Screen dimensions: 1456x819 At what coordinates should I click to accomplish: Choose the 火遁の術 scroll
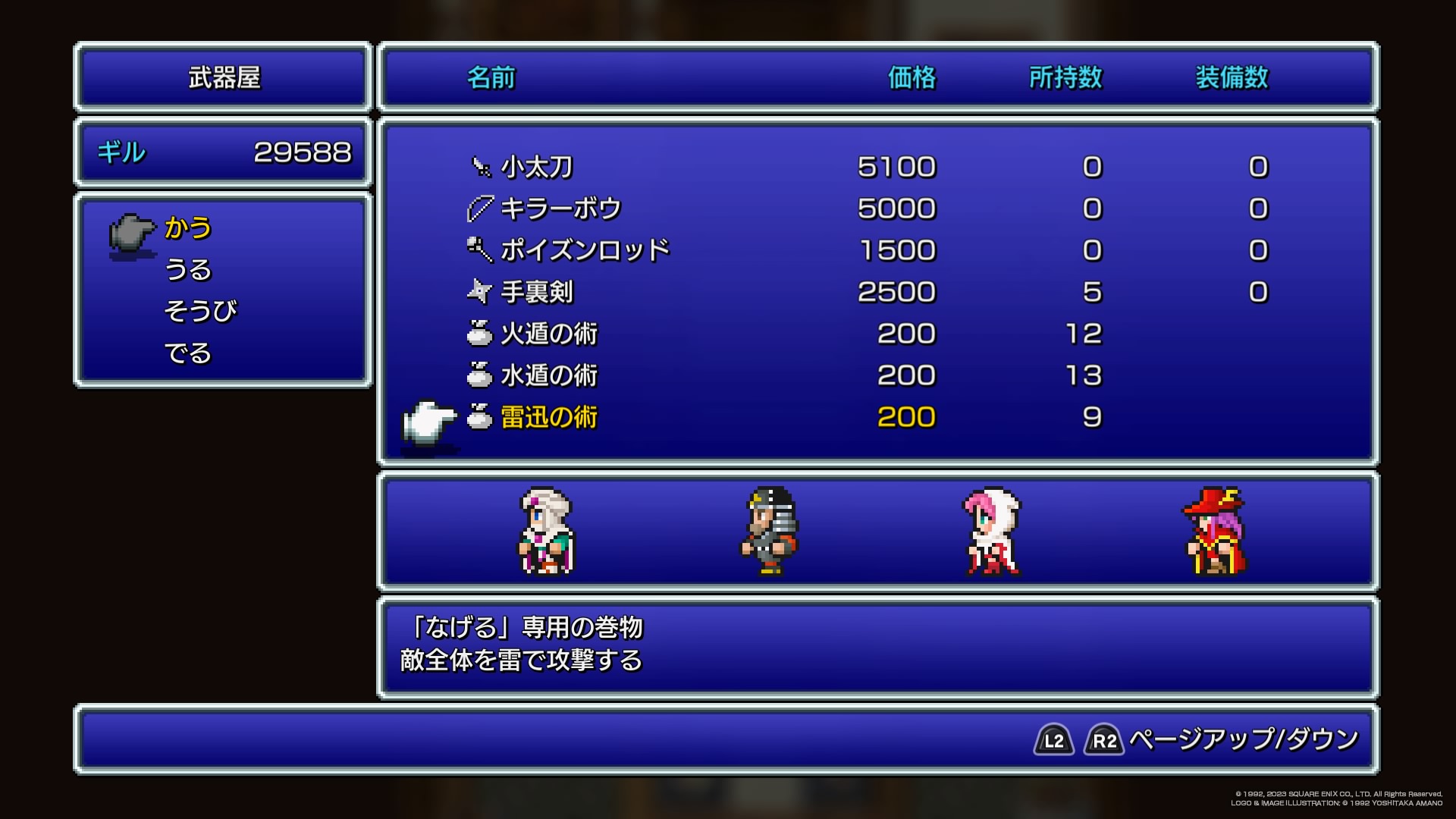(548, 334)
